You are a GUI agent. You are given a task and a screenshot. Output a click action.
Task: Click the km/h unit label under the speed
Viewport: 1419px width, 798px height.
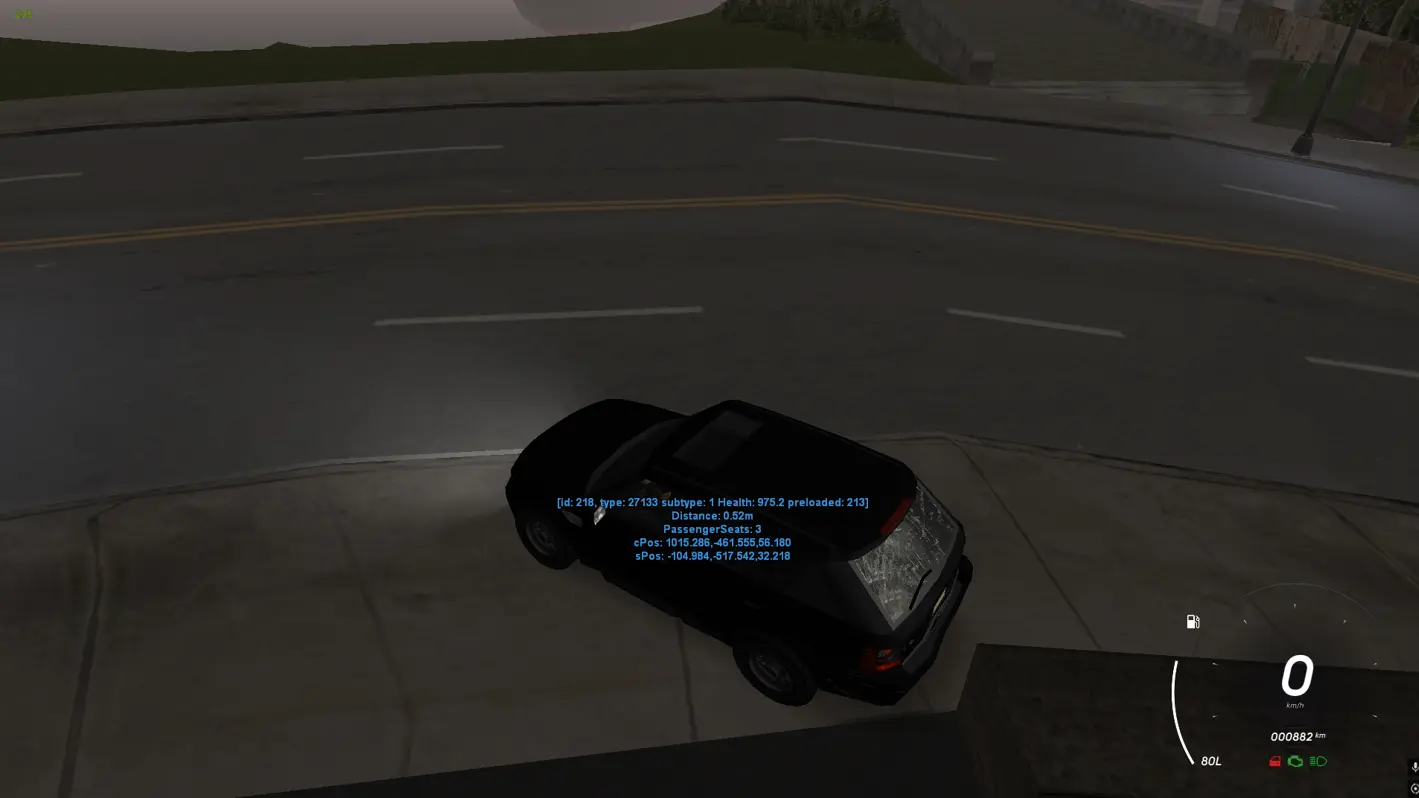pos(1296,704)
